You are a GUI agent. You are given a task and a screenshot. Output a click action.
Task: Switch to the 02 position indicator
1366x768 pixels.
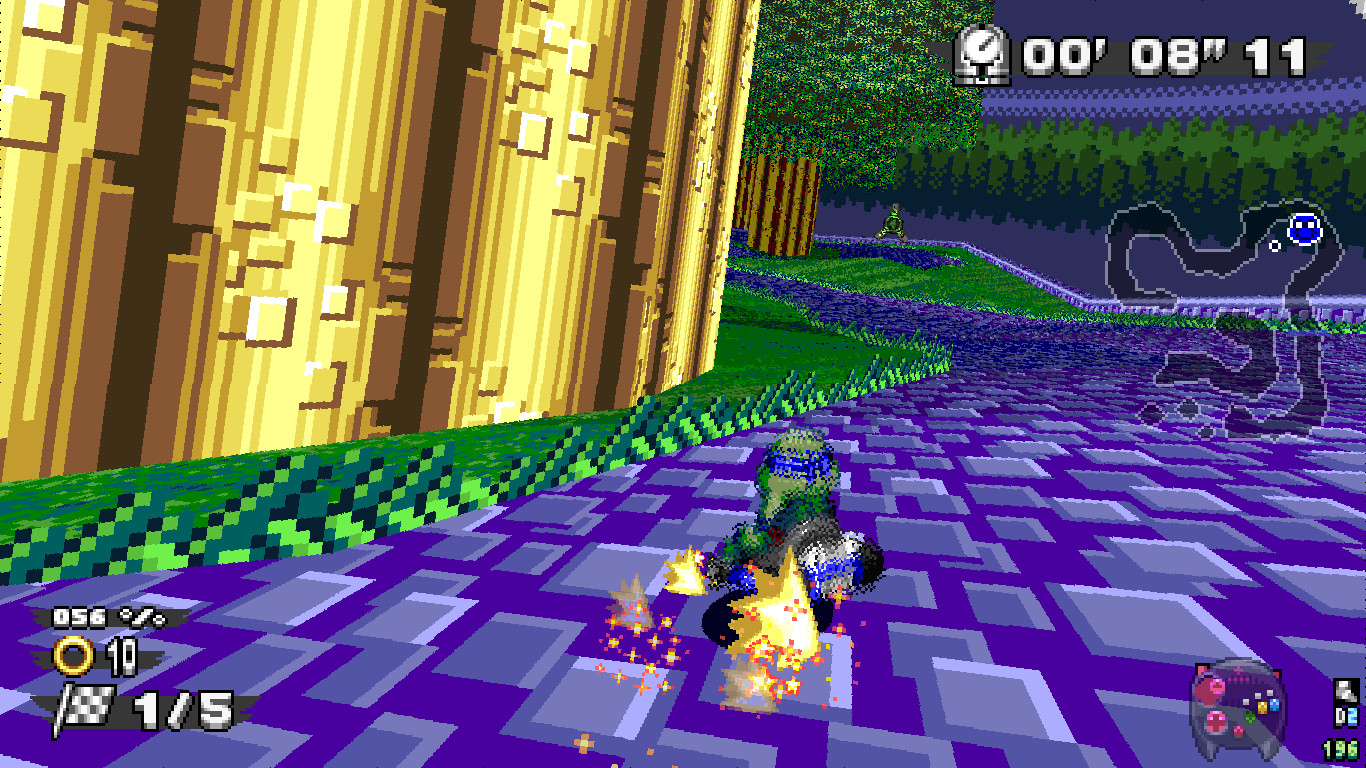click(x=1347, y=717)
